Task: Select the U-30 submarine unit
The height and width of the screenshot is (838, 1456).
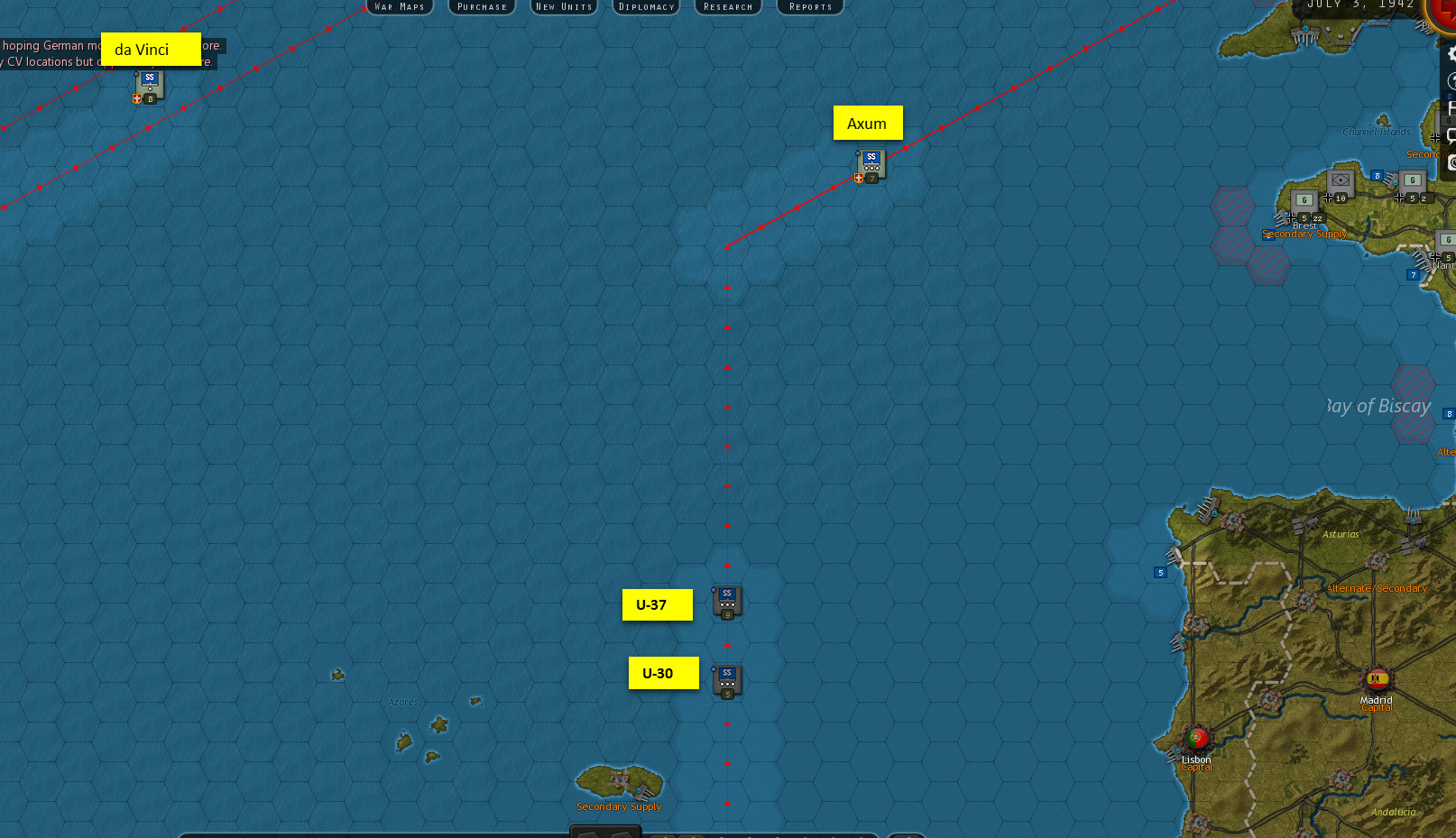Action: tap(727, 680)
